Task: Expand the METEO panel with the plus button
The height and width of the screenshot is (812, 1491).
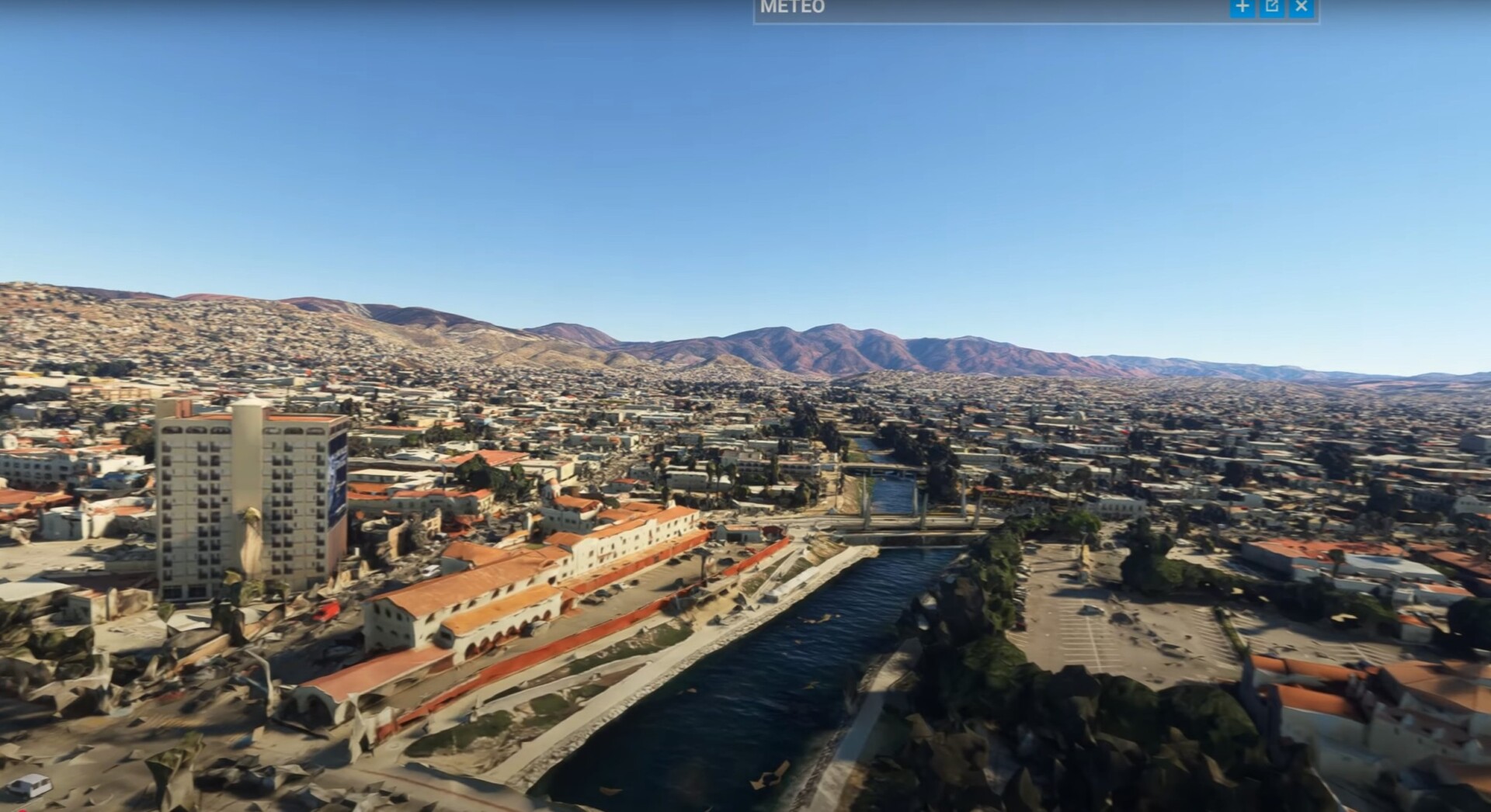Action: pyautogui.click(x=1242, y=7)
